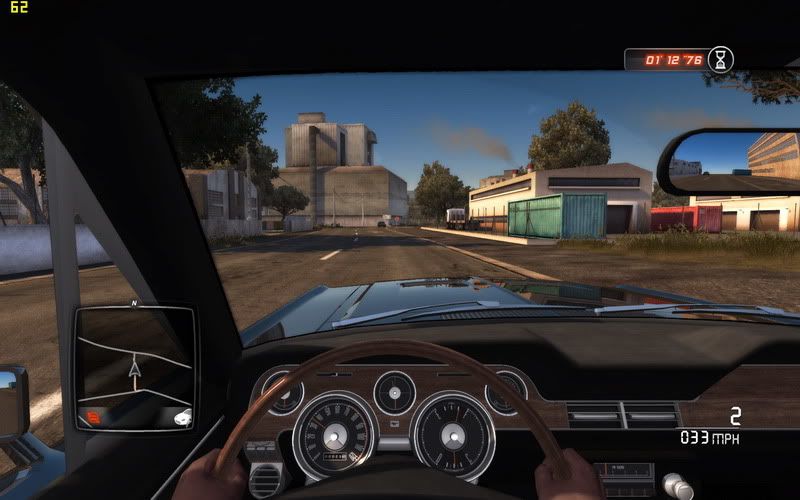Click the player arrow marker on minimap

point(134,370)
